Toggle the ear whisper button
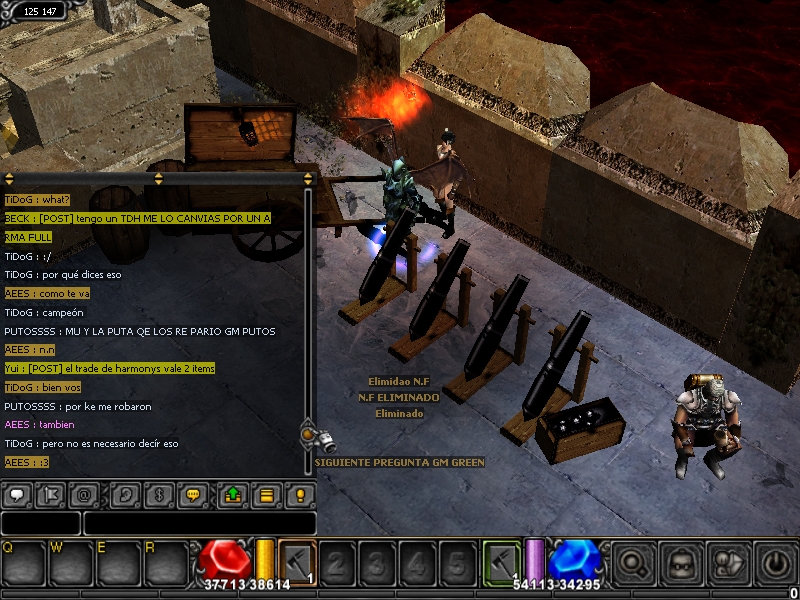This screenshot has height=600, width=800. coord(125,494)
